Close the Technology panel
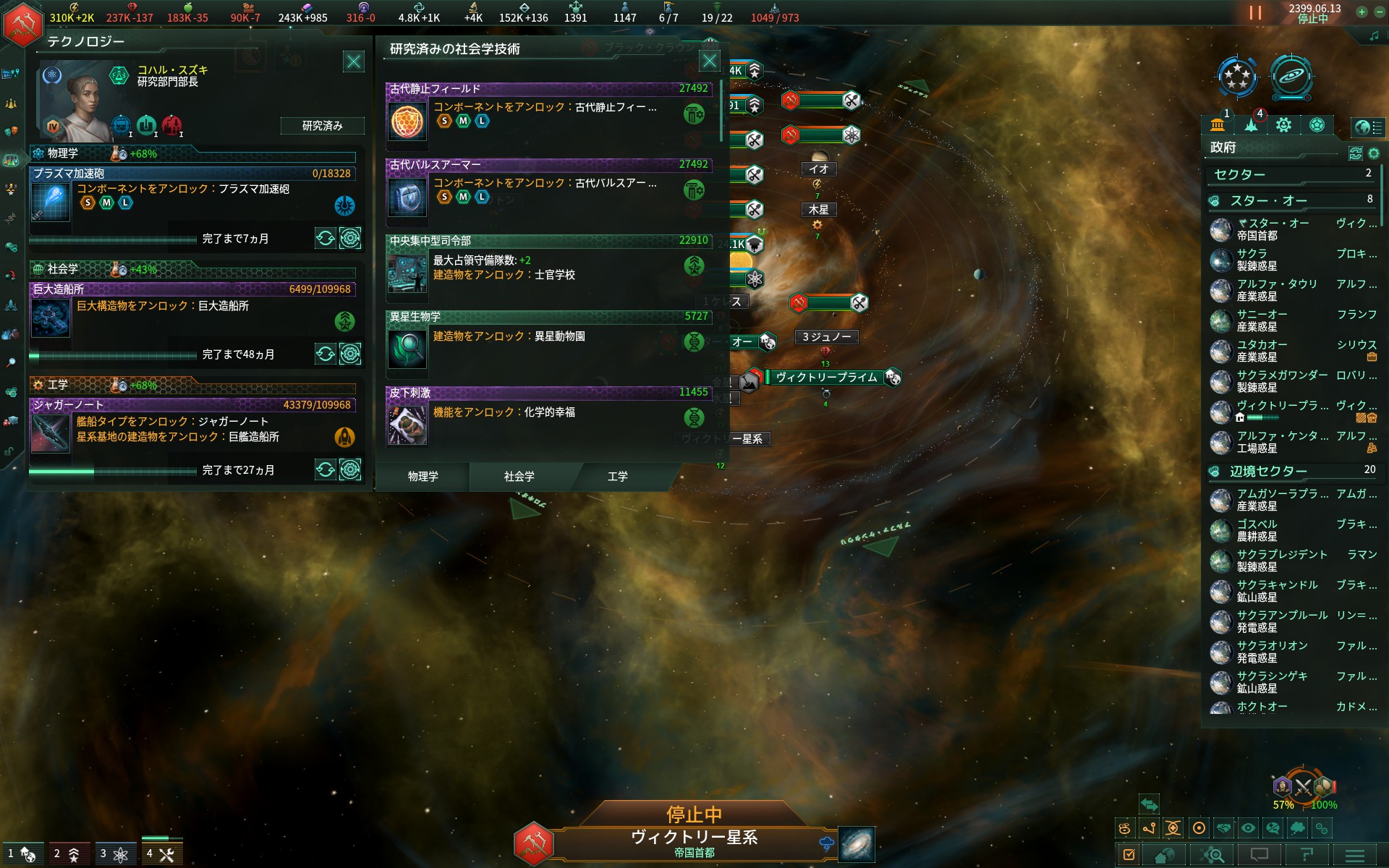 coord(354,61)
